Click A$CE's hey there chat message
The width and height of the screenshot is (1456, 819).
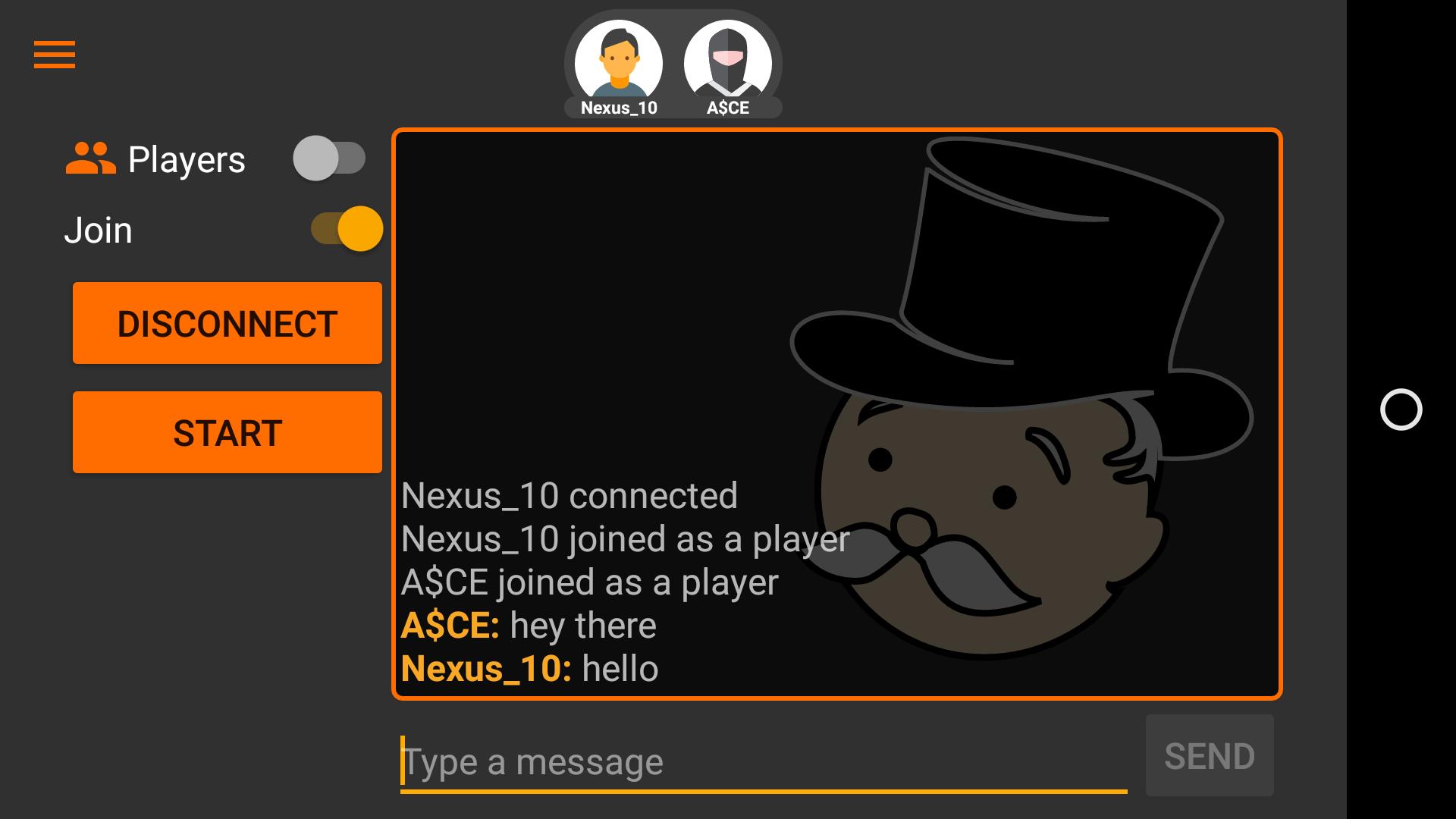point(529,624)
